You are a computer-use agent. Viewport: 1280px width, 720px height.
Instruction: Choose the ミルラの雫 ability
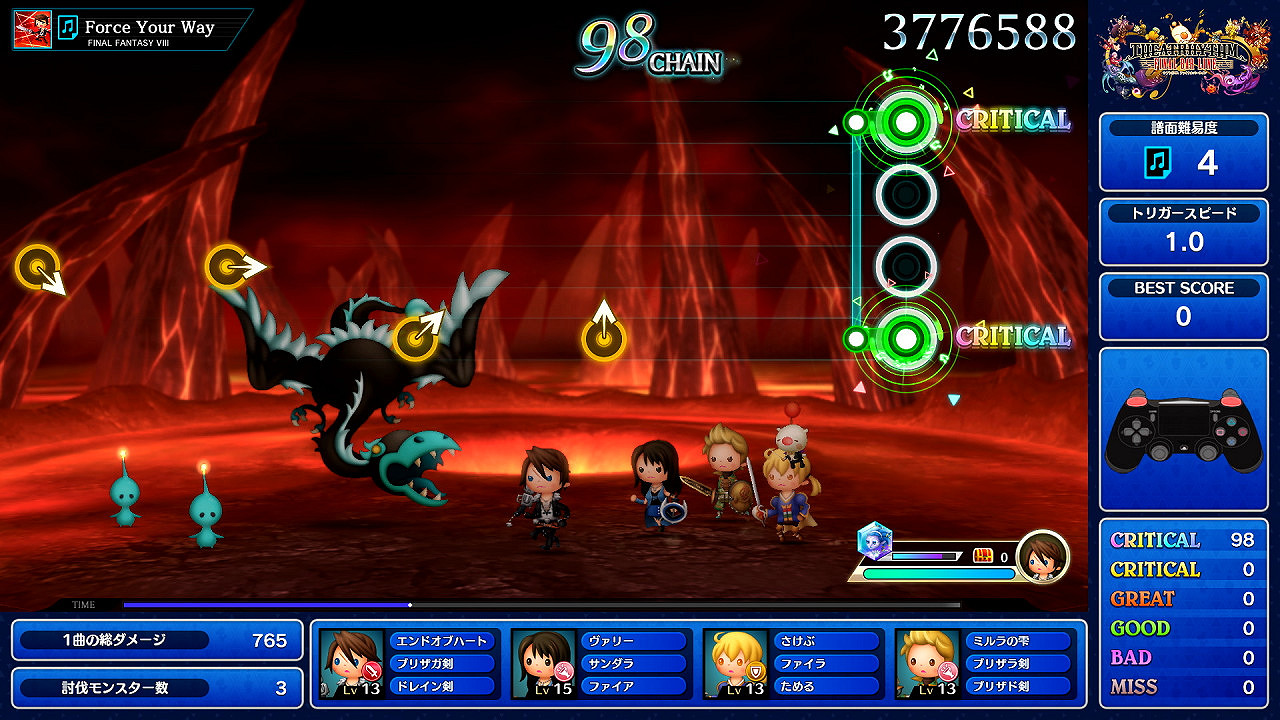point(1018,641)
